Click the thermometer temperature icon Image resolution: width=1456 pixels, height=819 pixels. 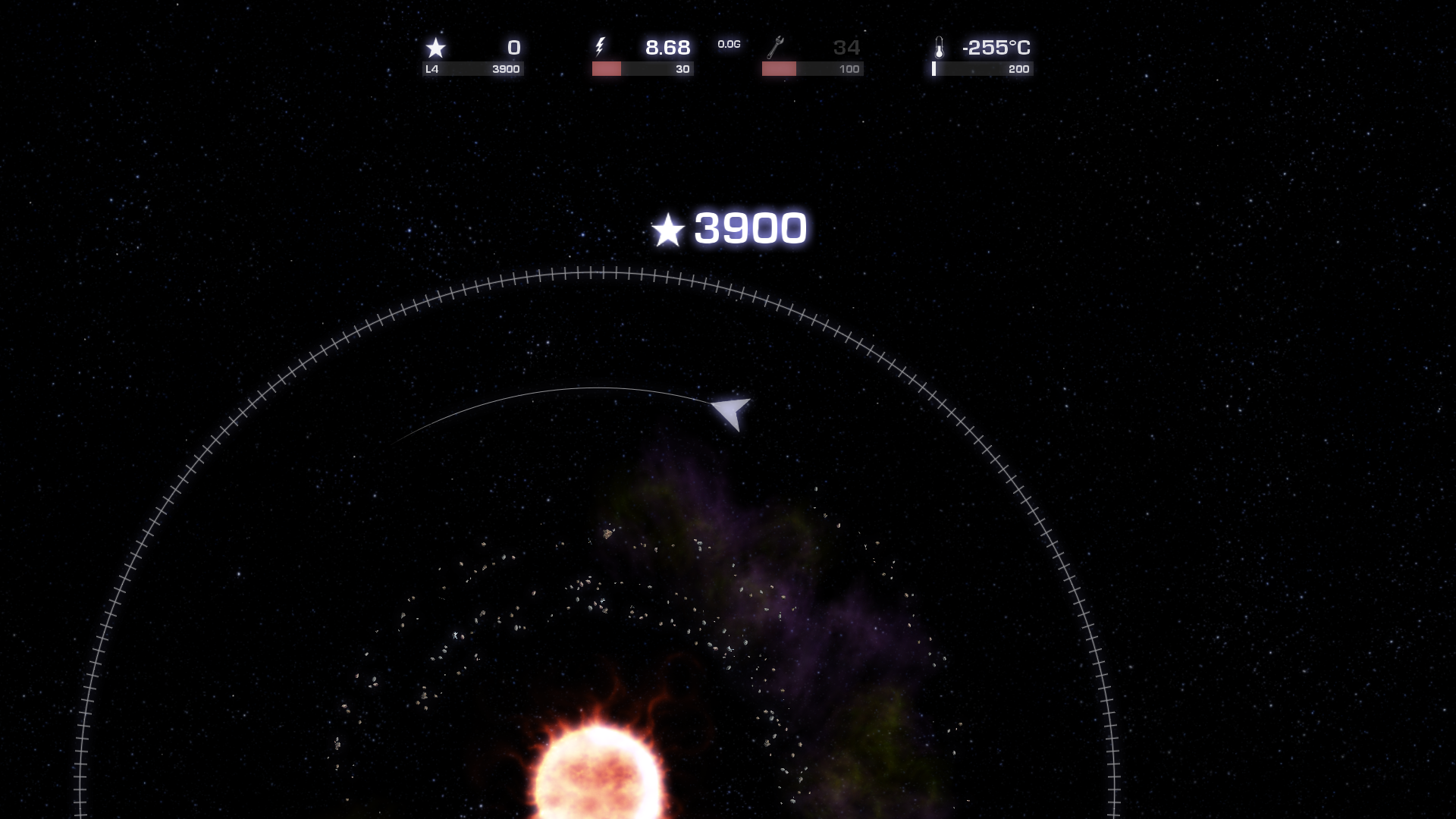tap(940, 48)
